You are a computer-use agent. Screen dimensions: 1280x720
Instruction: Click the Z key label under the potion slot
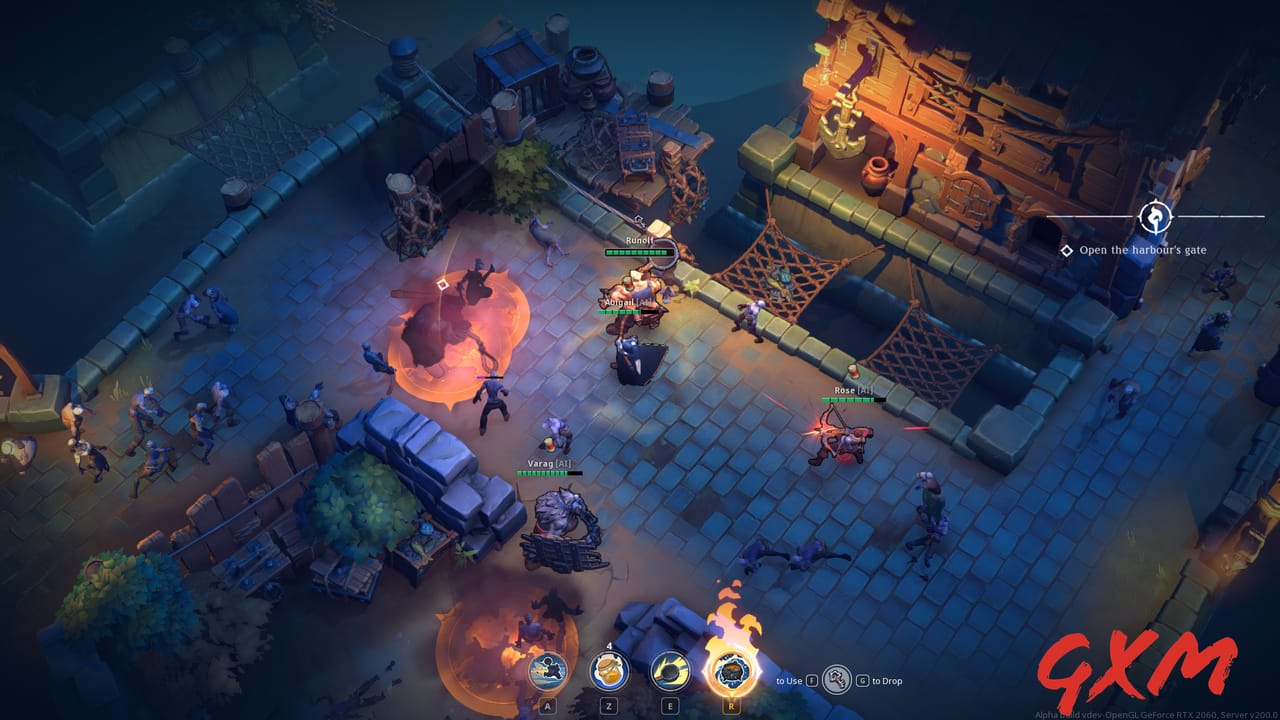click(x=608, y=703)
